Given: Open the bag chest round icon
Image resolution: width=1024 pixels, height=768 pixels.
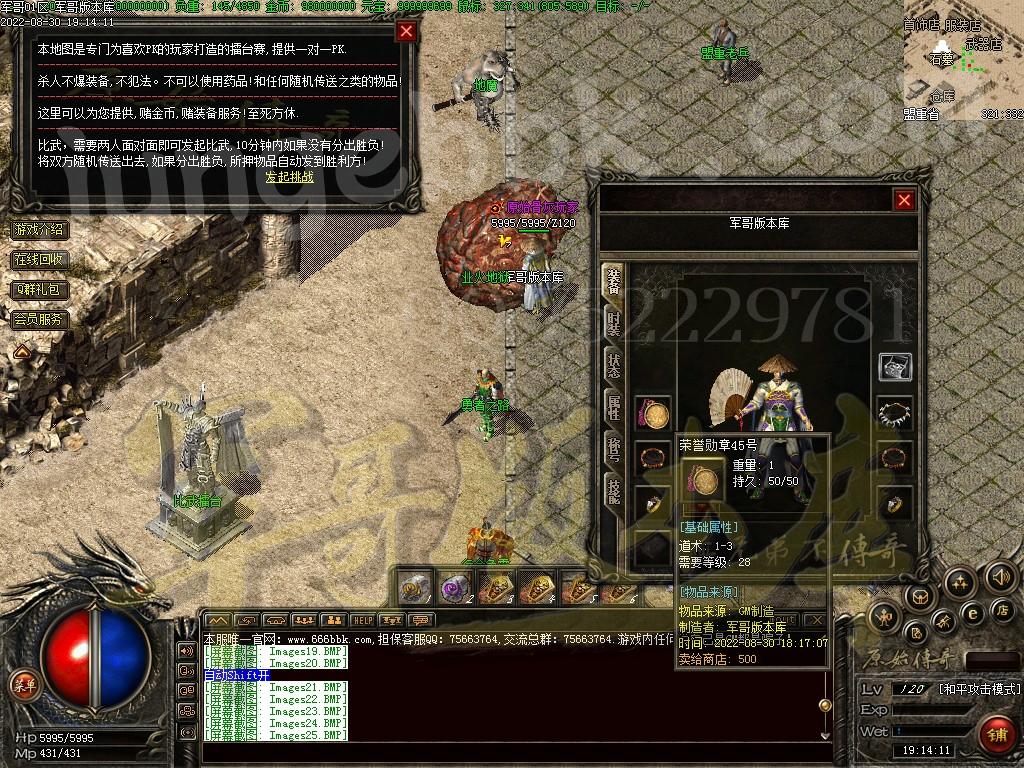Looking at the screenshot, I should pyautogui.click(x=918, y=599).
